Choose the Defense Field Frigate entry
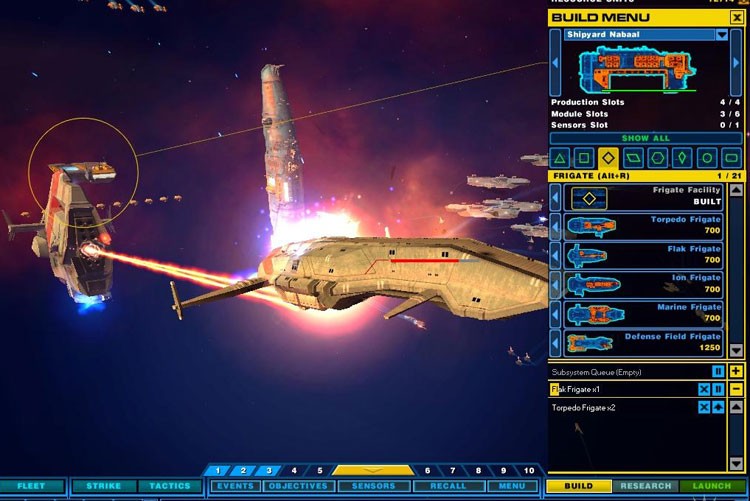The image size is (750, 501). tap(646, 342)
